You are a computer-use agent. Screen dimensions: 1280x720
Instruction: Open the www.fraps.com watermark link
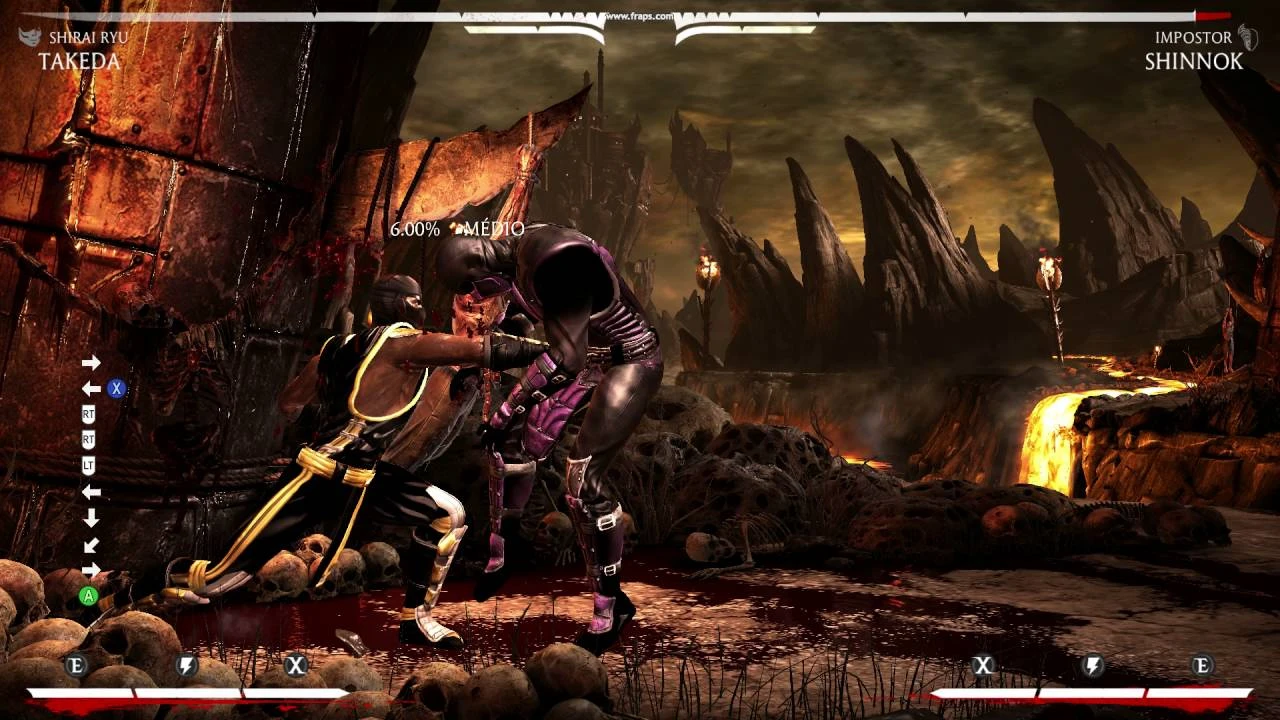(640, 14)
